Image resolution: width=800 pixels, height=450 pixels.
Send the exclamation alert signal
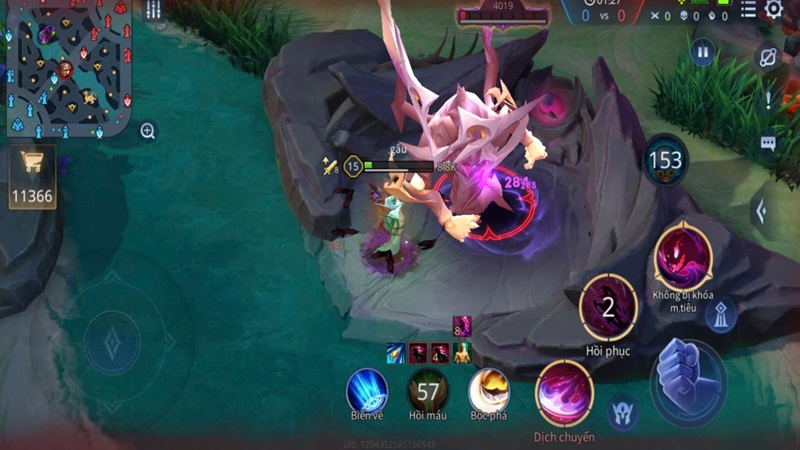pos(768,100)
